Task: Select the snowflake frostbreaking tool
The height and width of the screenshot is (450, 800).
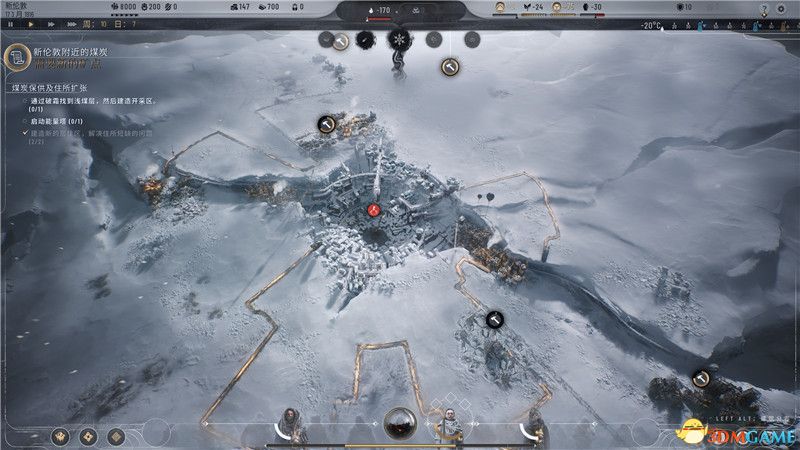Action: click(x=399, y=40)
